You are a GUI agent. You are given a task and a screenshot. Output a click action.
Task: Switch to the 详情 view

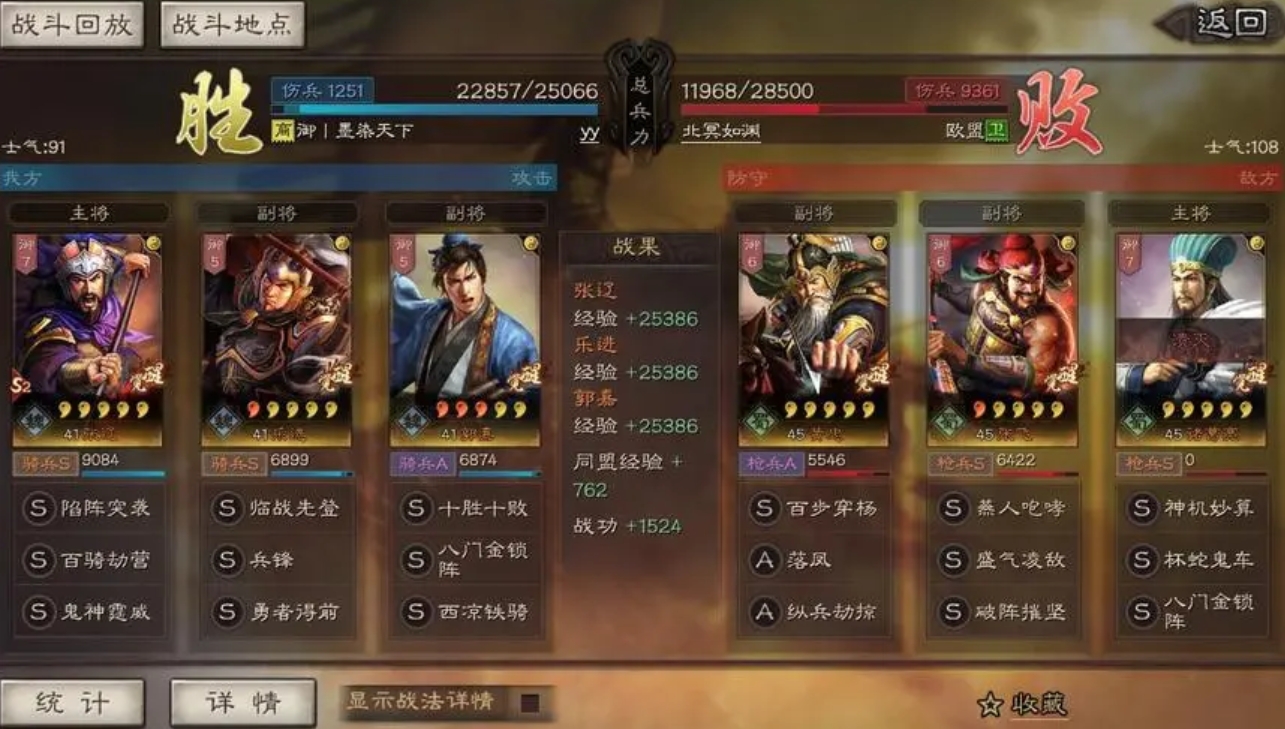point(241,701)
